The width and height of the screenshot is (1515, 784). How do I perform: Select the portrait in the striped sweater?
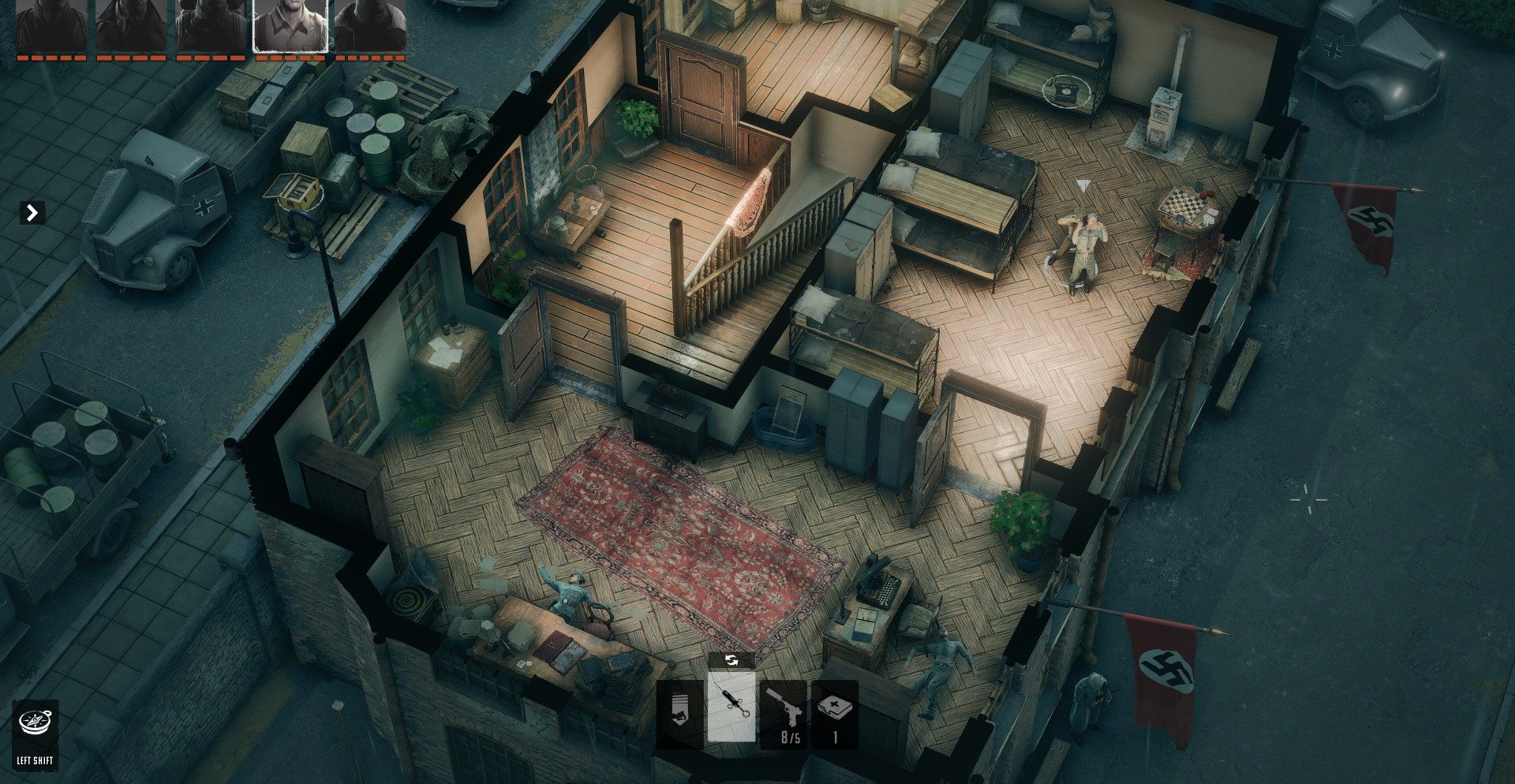click(211, 26)
